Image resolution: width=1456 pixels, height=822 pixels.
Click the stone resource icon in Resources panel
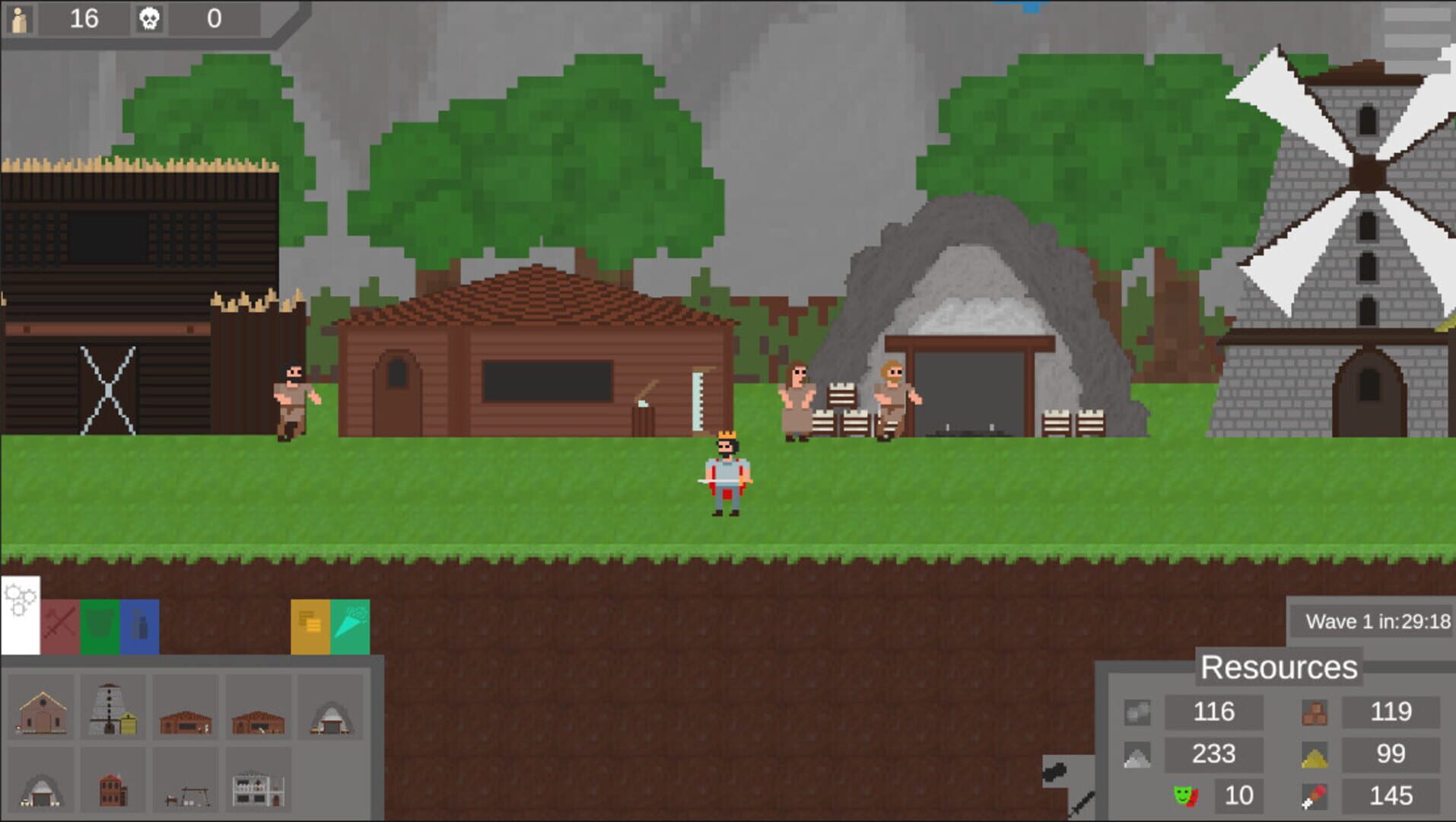point(1138,712)
